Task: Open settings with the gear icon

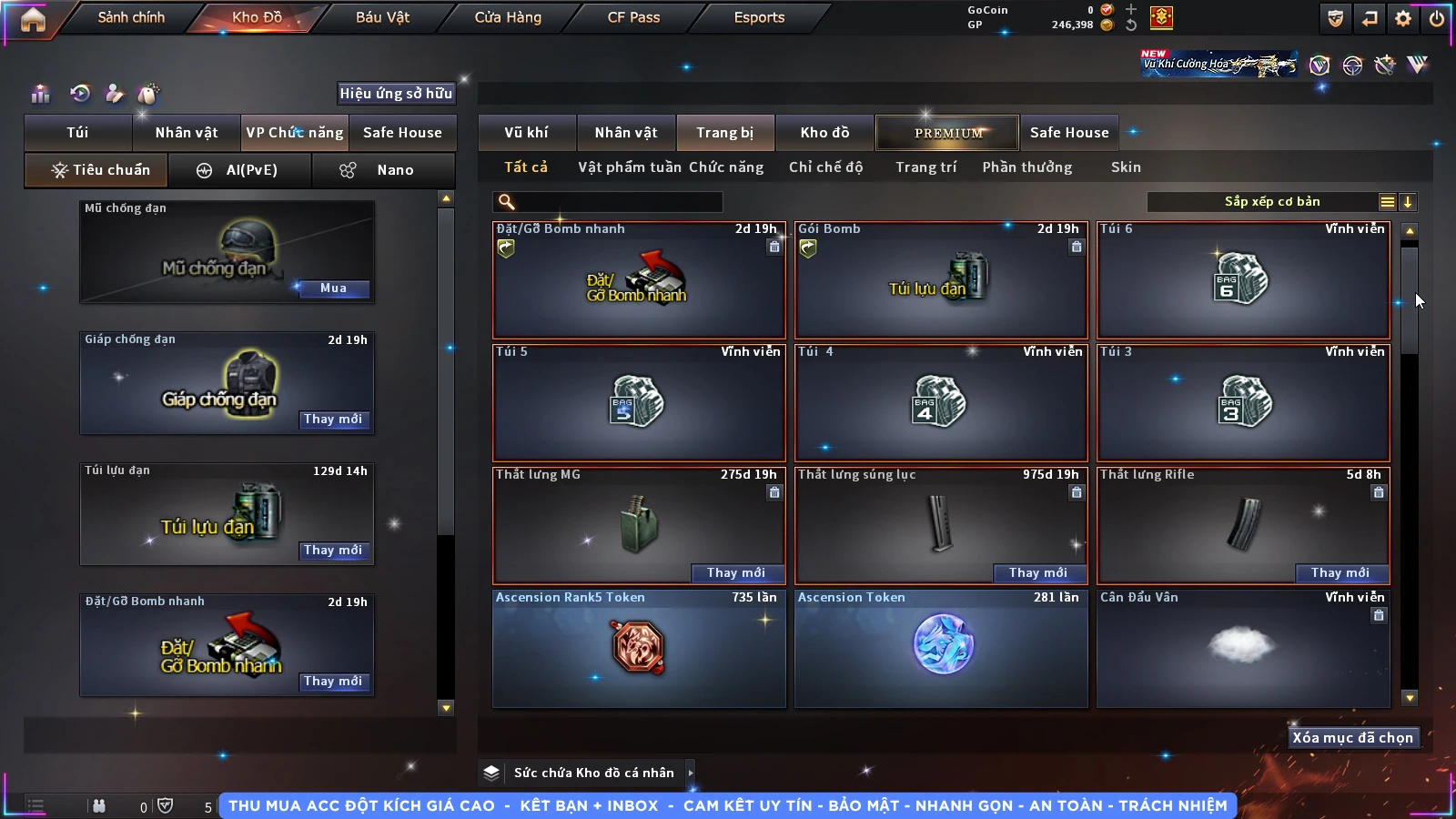Action: [x=1403, y=18]
